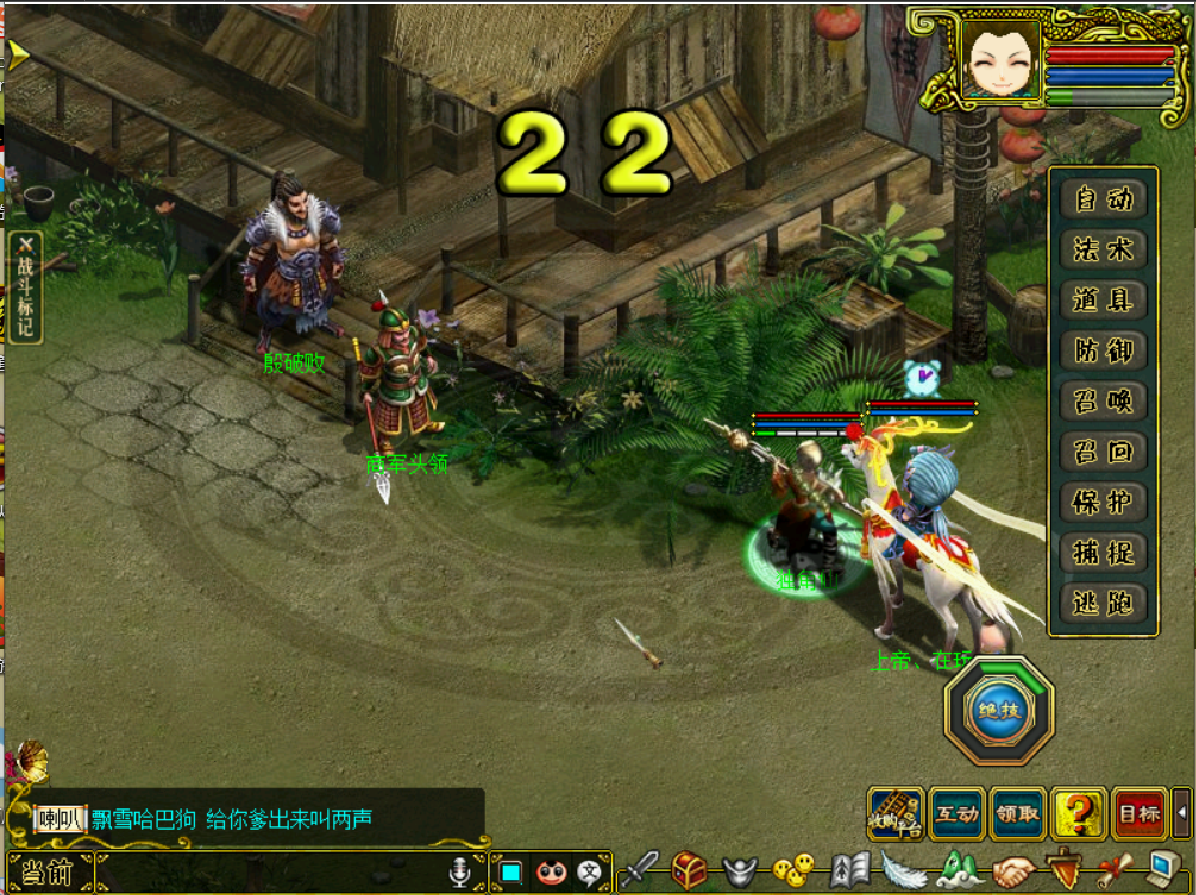
Task: Open the red 目标 objectives button
Action: [1139, 814]
